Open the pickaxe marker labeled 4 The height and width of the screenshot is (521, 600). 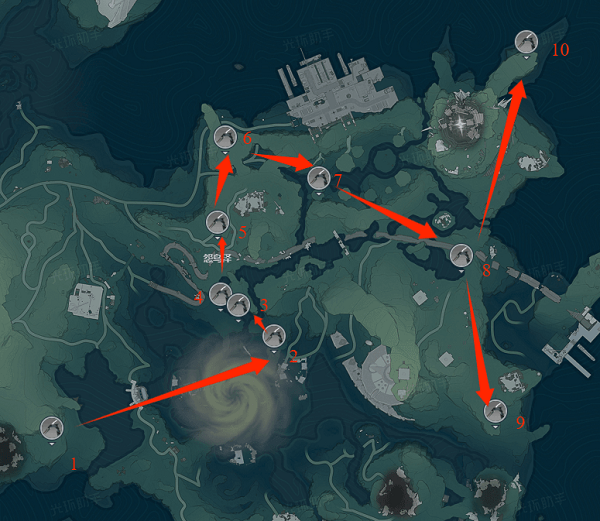click(x=220, y=294)
